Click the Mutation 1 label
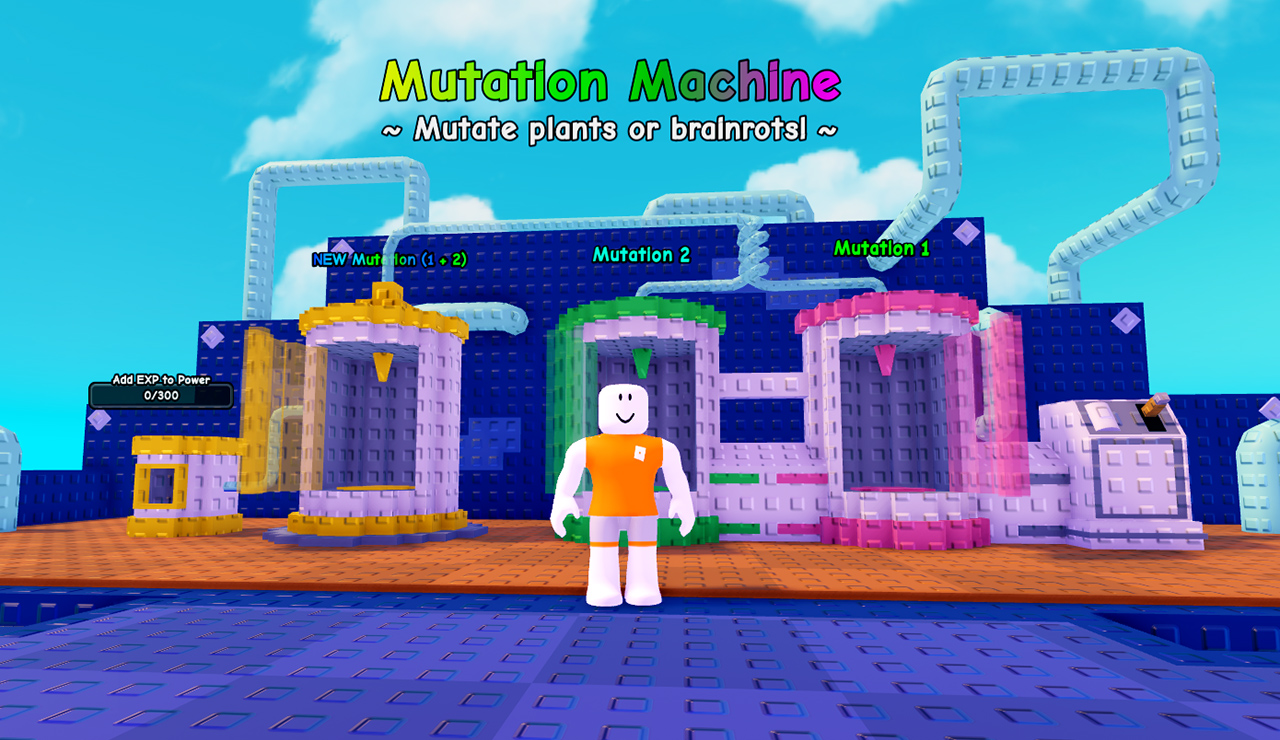The height and width of the screenshot is (740, 1280). (x=884, y=248)
